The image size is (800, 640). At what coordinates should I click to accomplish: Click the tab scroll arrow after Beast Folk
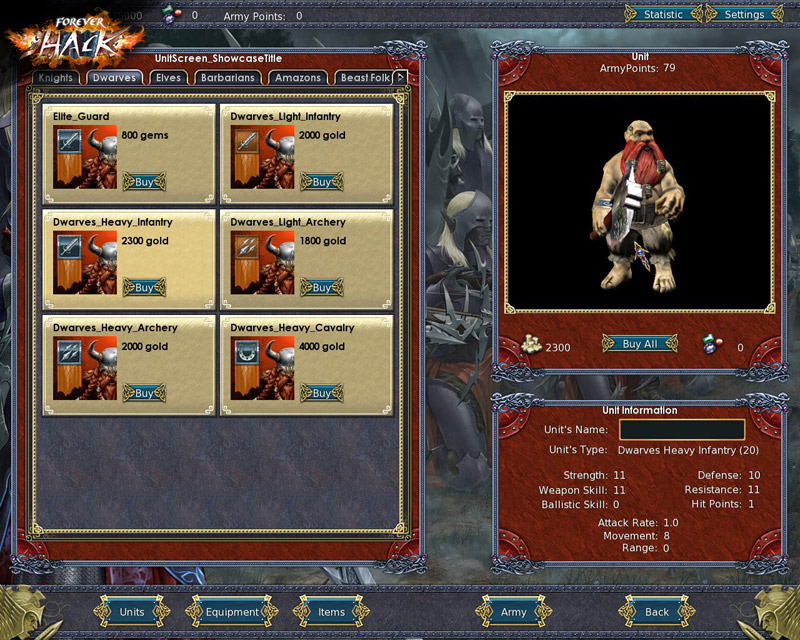401,77
